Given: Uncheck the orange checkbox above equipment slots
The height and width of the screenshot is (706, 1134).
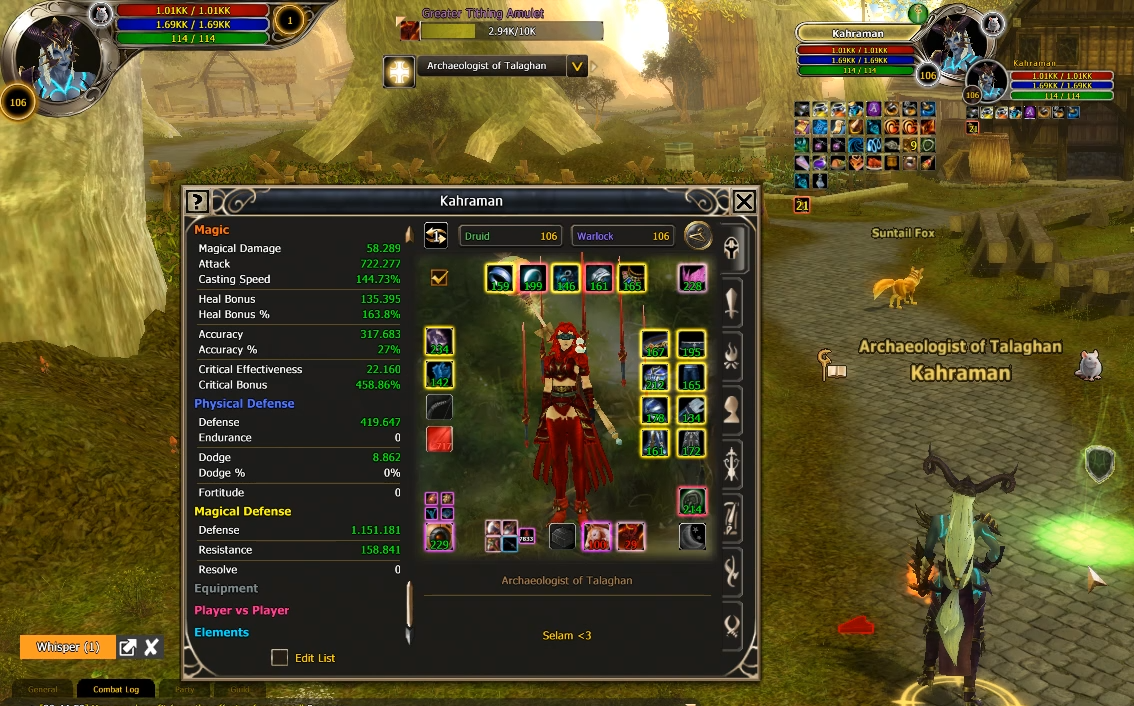Looking at the screenshot, I should [439, 277].
